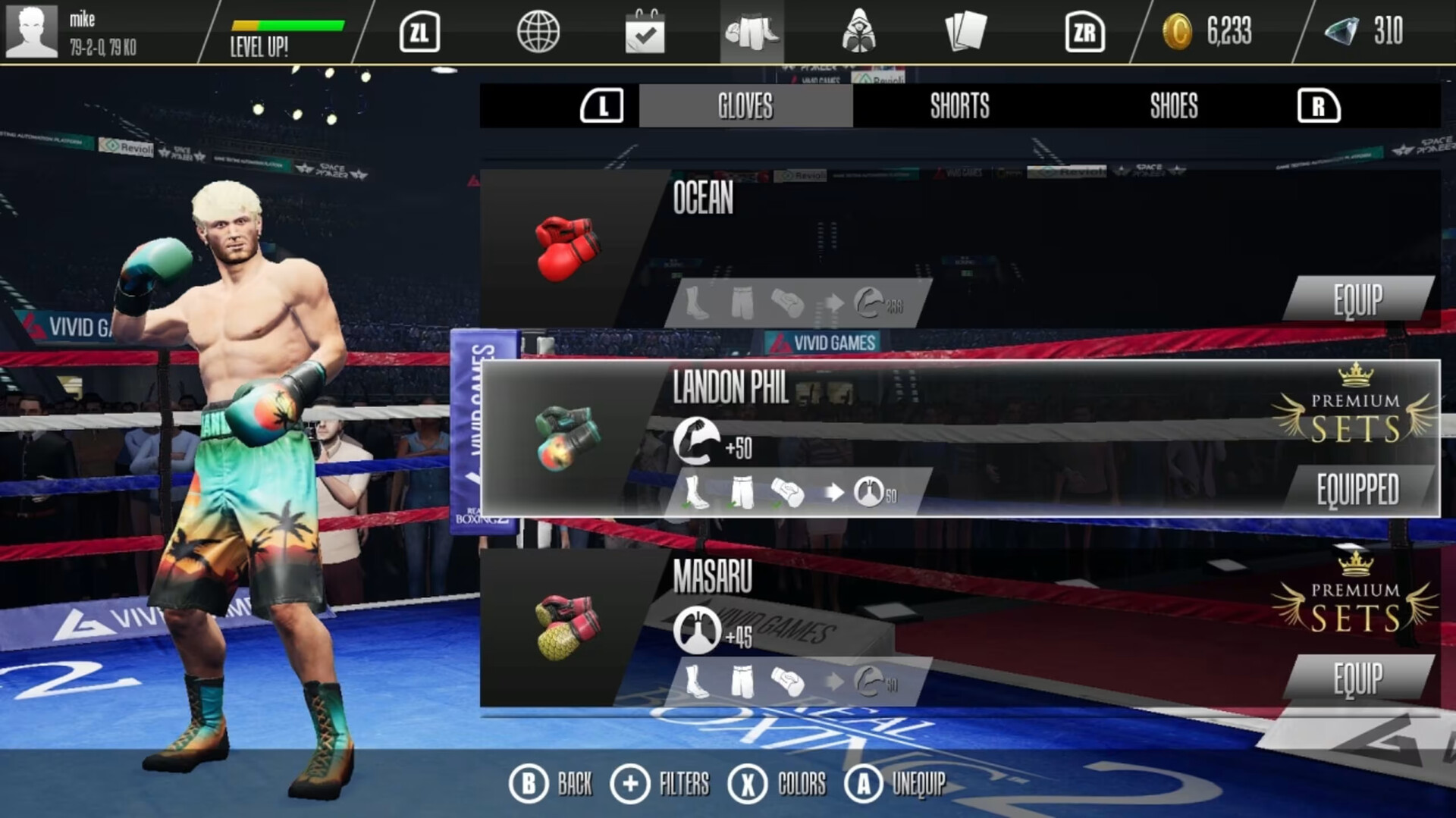Open the calendar events icon
This screenshot has height=818, width=1456.
pyautogui.click(x=645, y=32)
